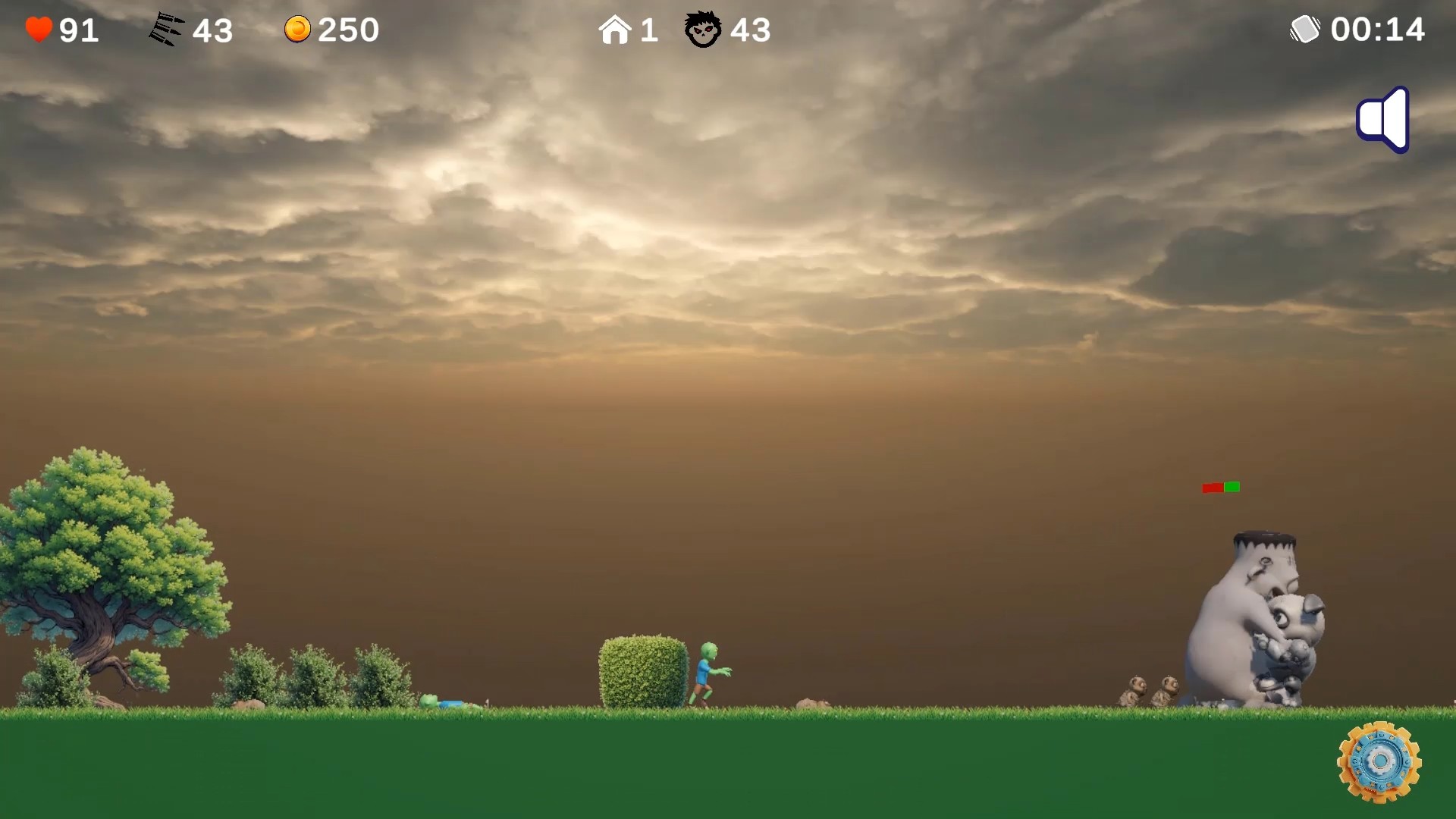Click the heart icon's 91 health value

[x=78, y=30]
